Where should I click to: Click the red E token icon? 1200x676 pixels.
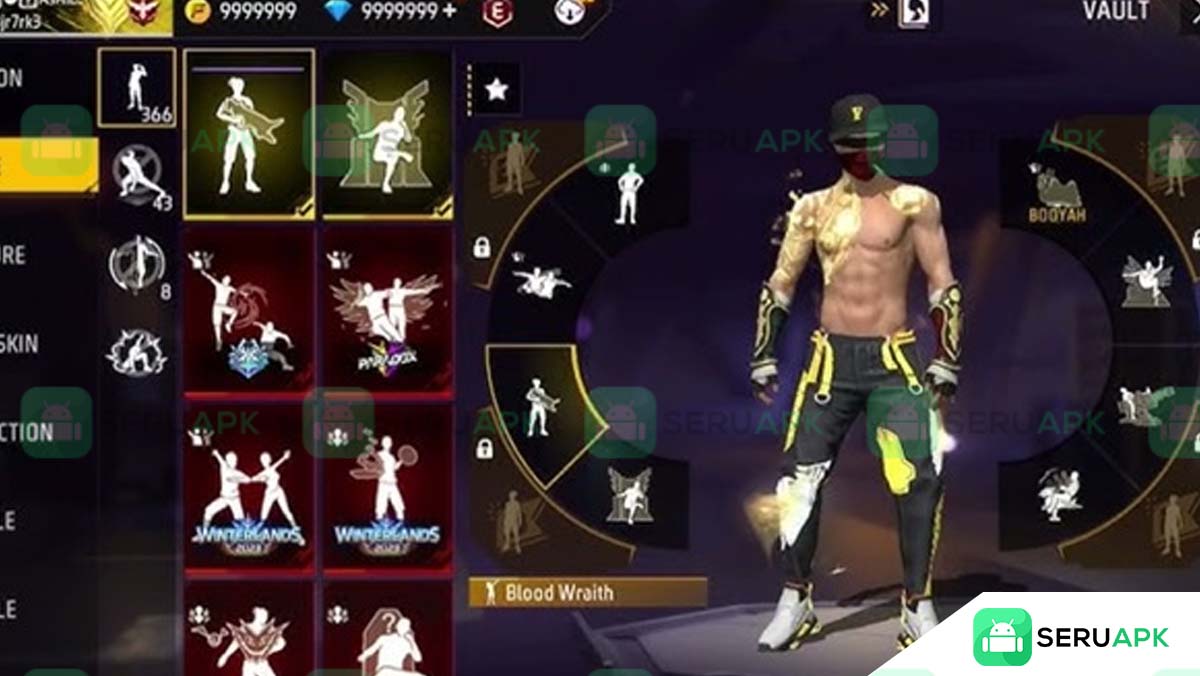[x=494, y=12]
